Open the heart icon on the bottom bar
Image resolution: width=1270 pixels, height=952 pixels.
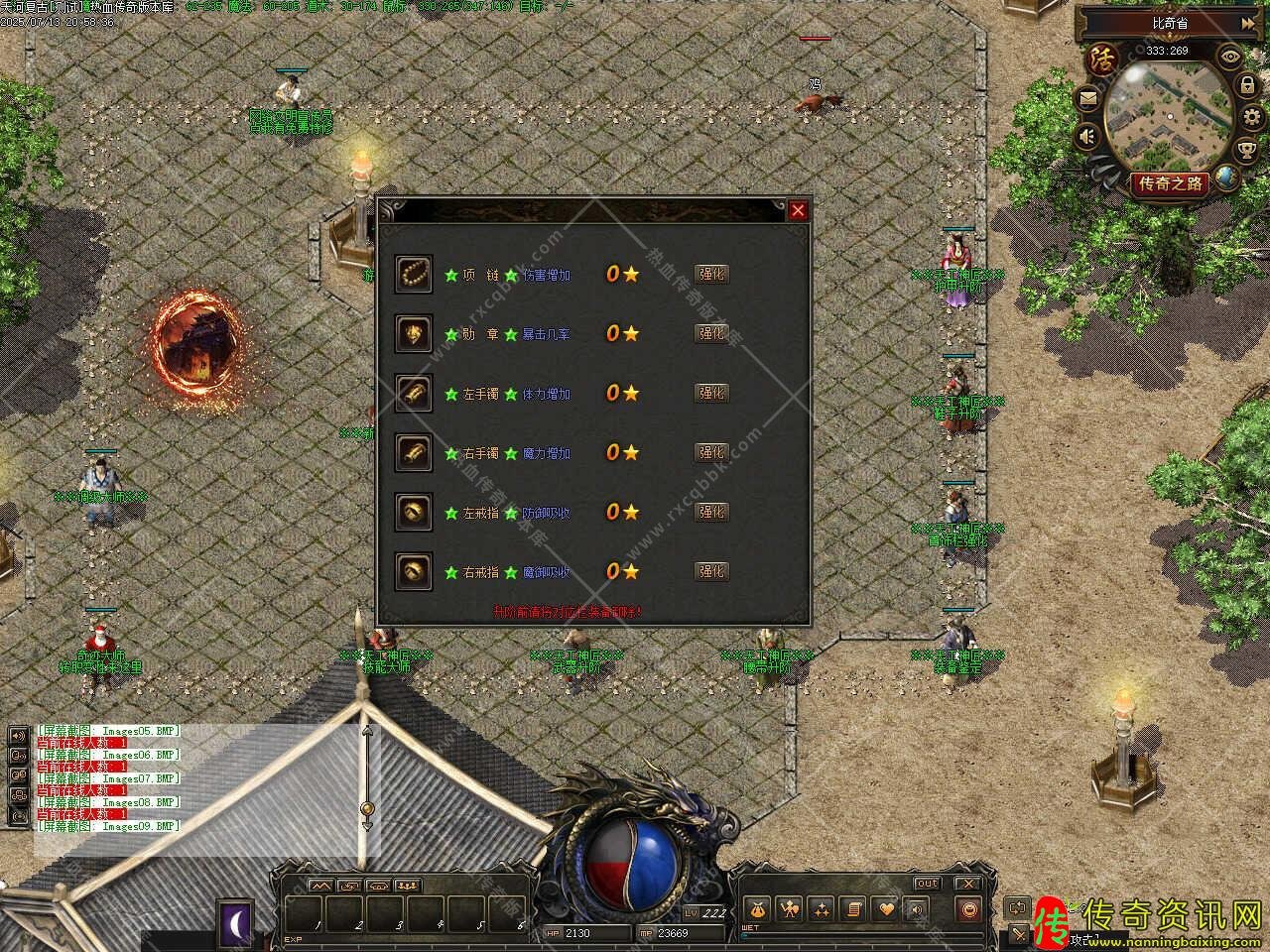886,908
